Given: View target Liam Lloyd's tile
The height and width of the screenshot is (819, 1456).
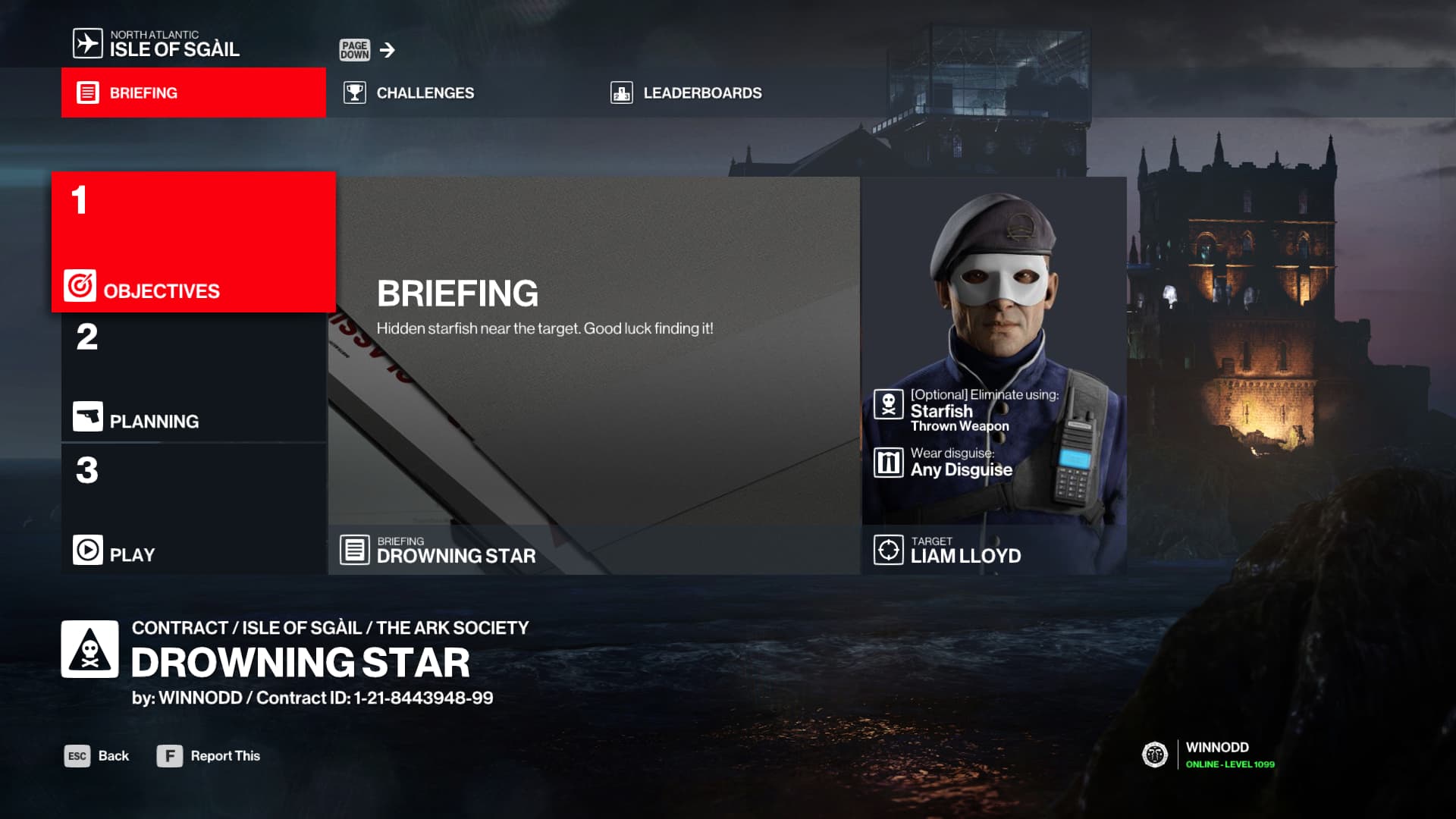Looking at the screenshot, I should (993, 375).
